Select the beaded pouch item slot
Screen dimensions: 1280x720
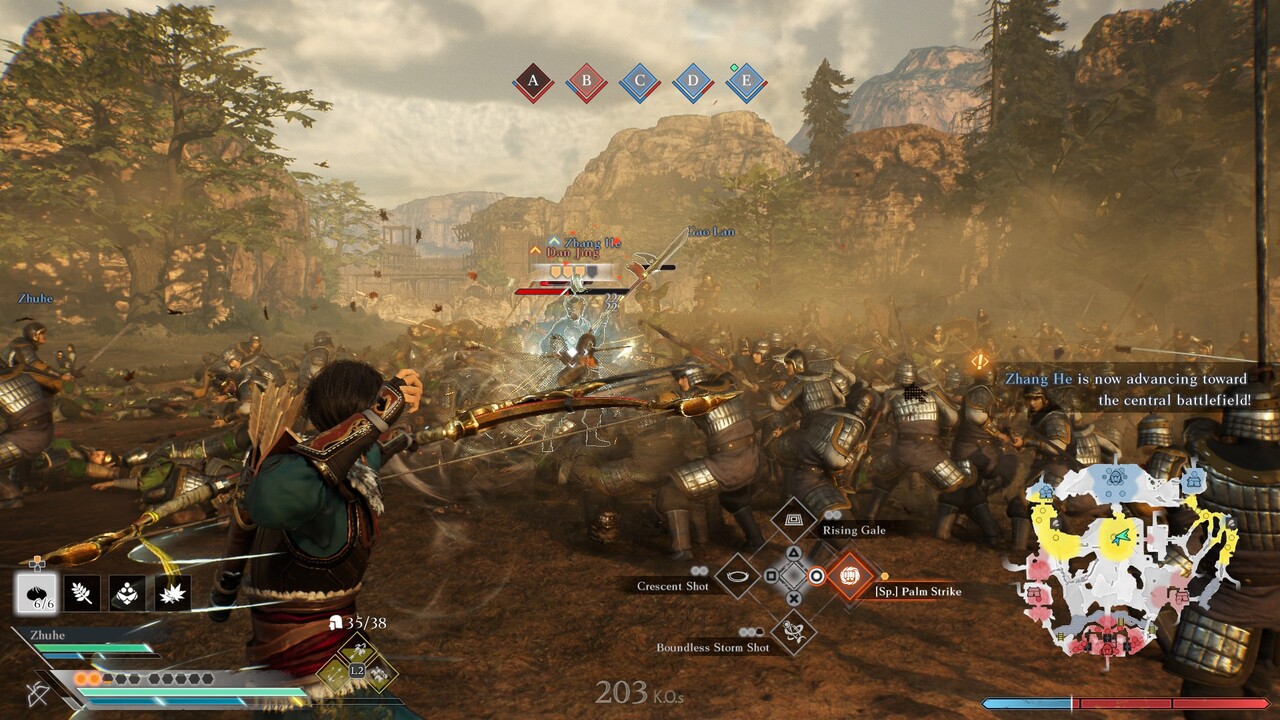coord(127,593)
